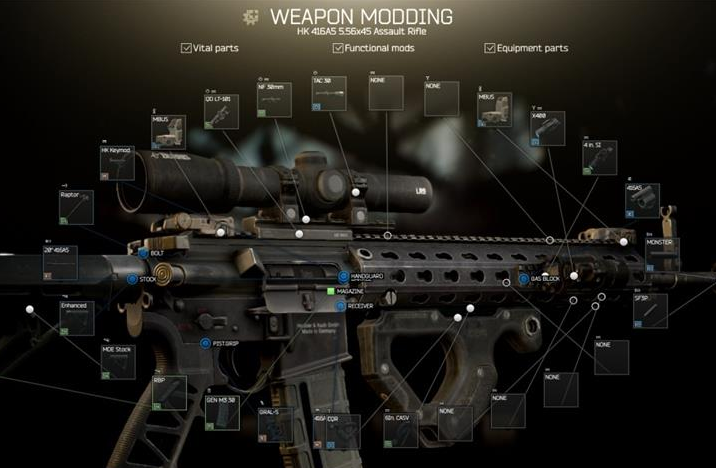Open the MONSTER muzzle slot
This screenshot has height=468, width=716.
[662, 255]
